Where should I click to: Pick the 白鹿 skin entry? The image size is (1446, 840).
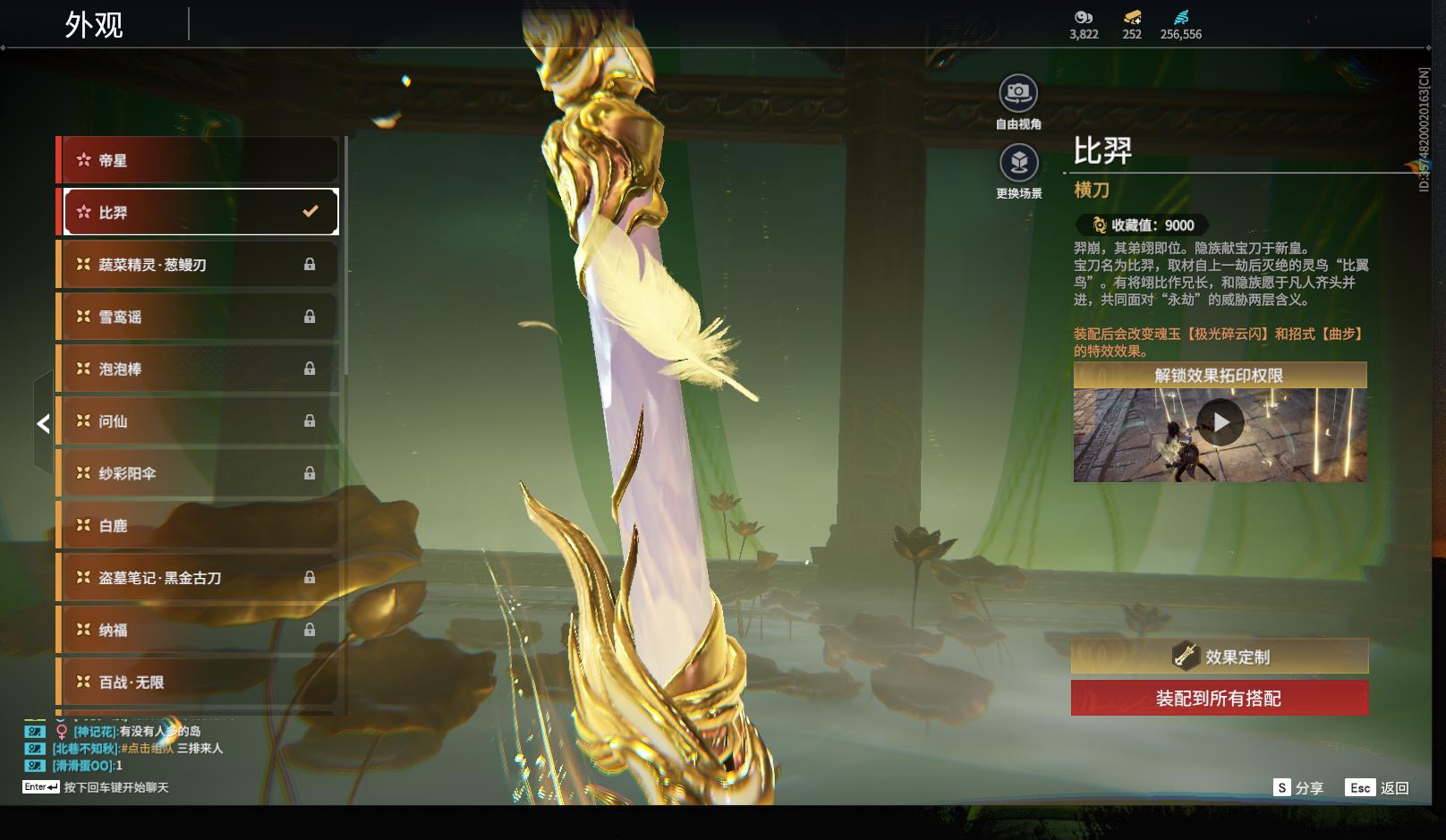pos(198,525)
